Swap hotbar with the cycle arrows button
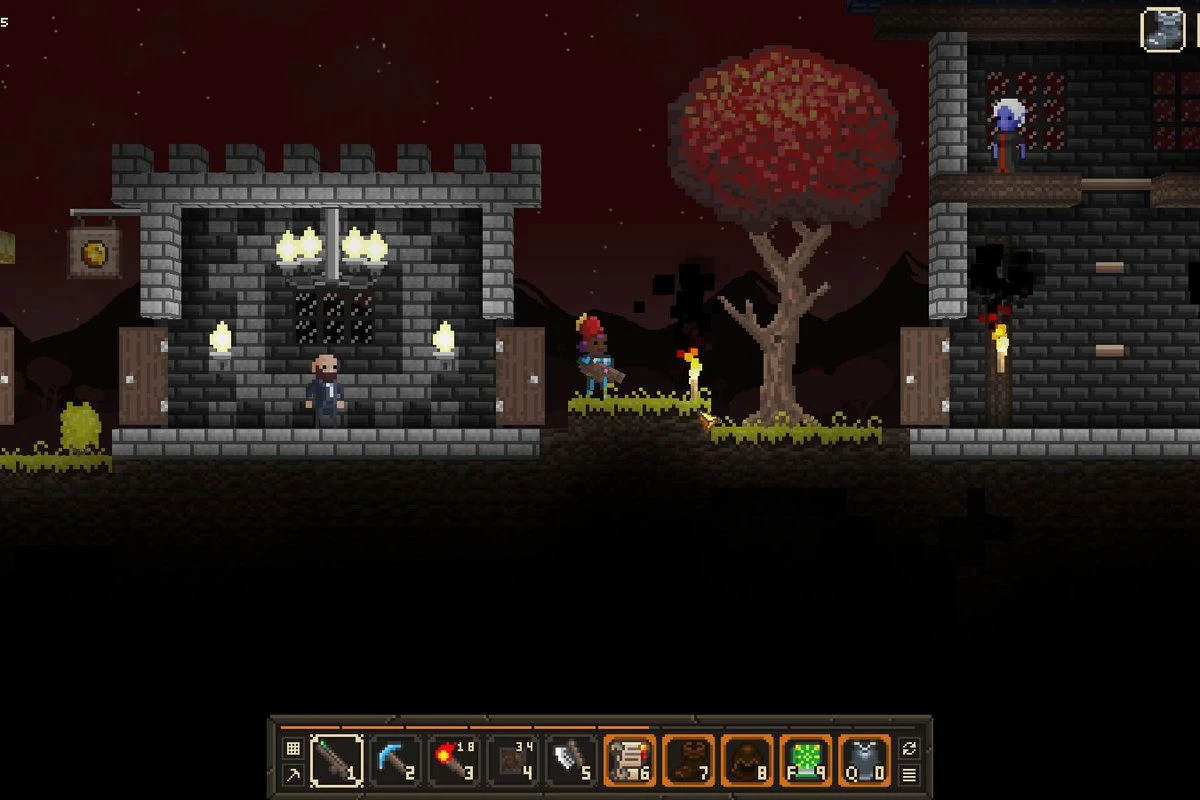Screen dimensions: 1200x800 point(909,748)
